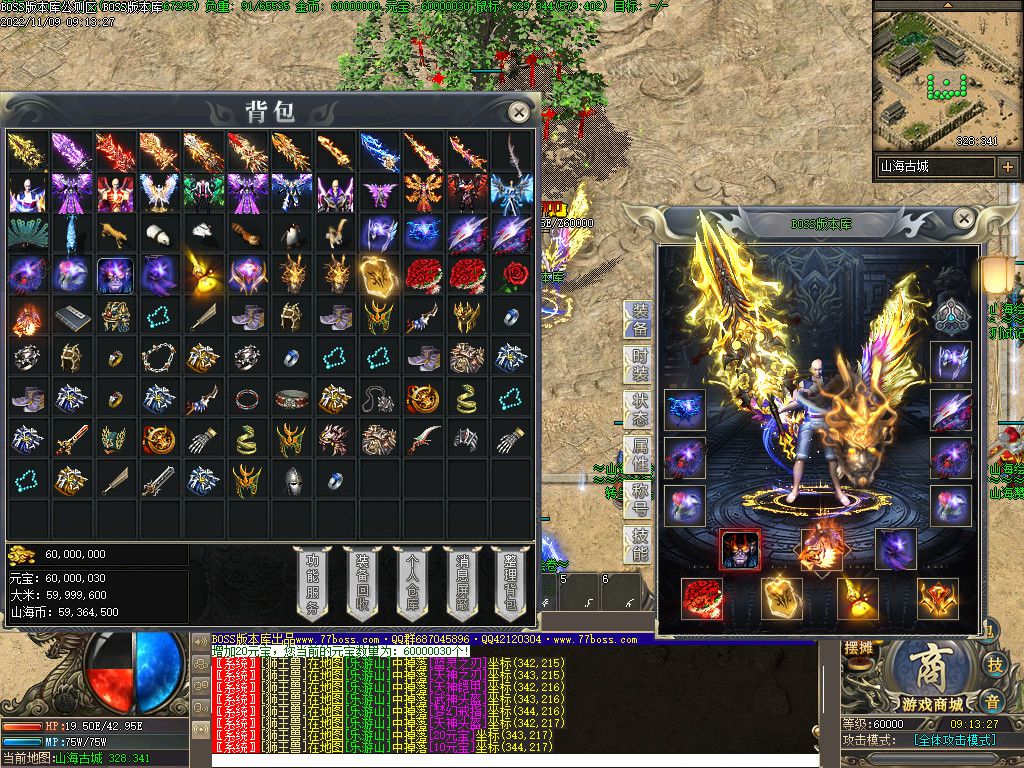The width and height of the screenshot is (1024, 768).
Task: Open the 功能服务 function services button
Action: click(x=312, y=584)
